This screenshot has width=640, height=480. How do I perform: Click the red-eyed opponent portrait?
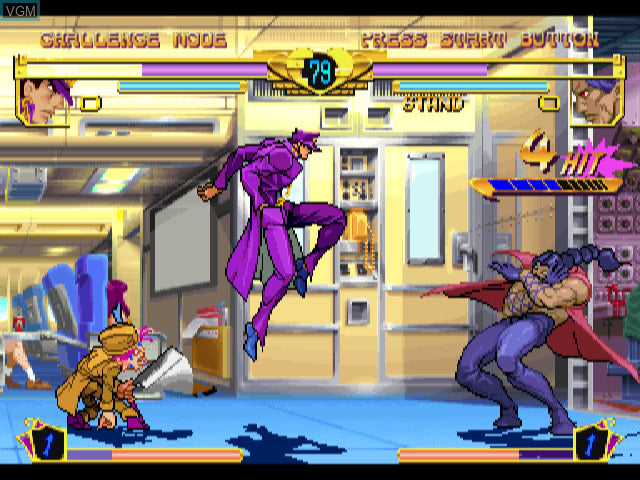[x=596, y=100]
